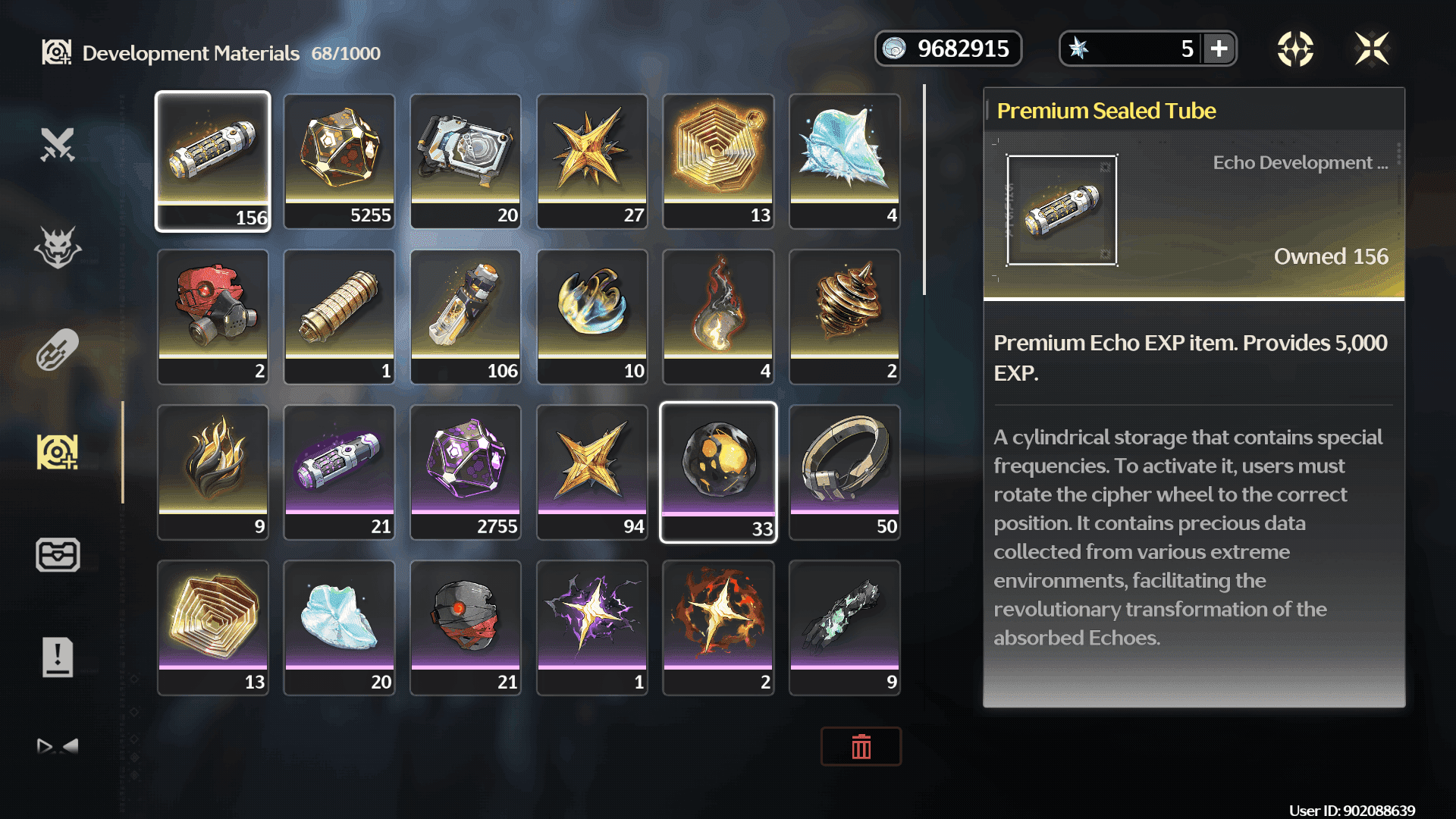1456x819 pixels.
Task: Click the circular crosshair icon in top bar
Action: click(1295, 49)
